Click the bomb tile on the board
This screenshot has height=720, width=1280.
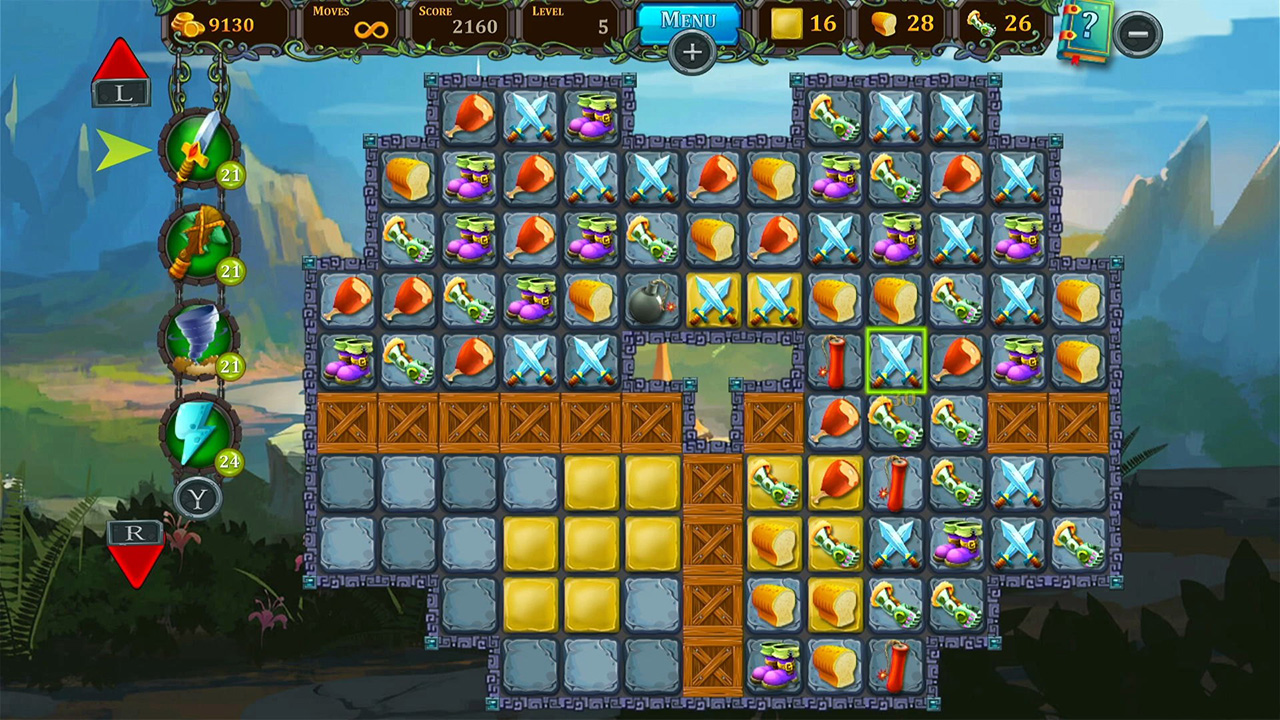pos(651,301)
